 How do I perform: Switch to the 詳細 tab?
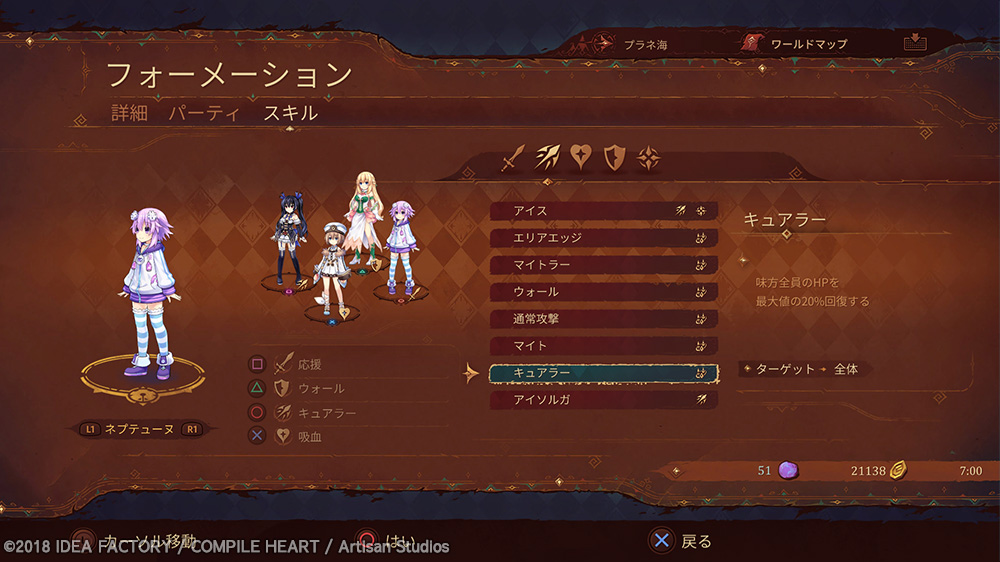(x=129, y=113)
